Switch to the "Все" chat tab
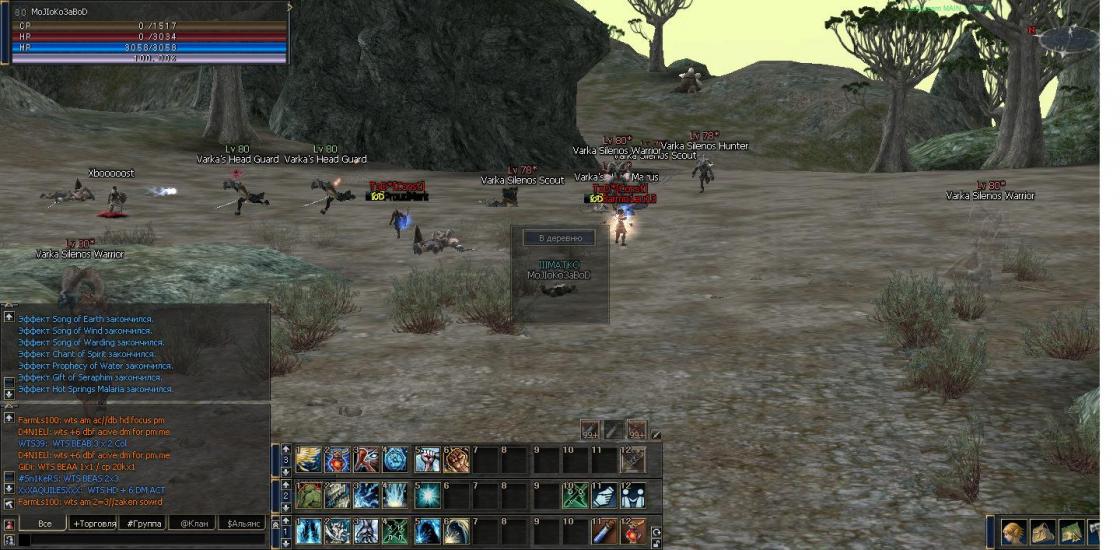This screenshot has width=1120, height=550. (44, 523)
